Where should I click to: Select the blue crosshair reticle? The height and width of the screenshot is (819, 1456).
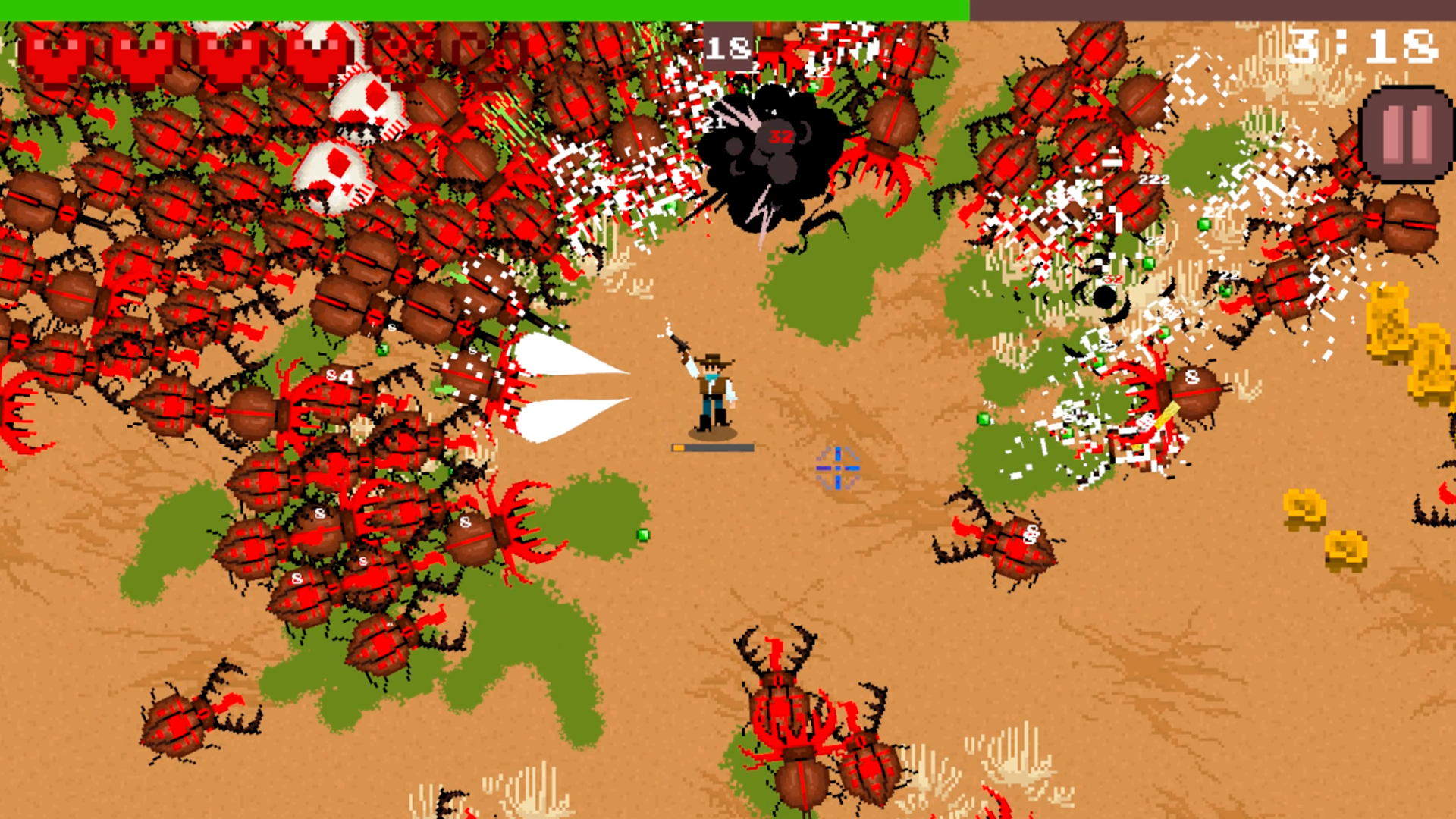tap(836, 470)
